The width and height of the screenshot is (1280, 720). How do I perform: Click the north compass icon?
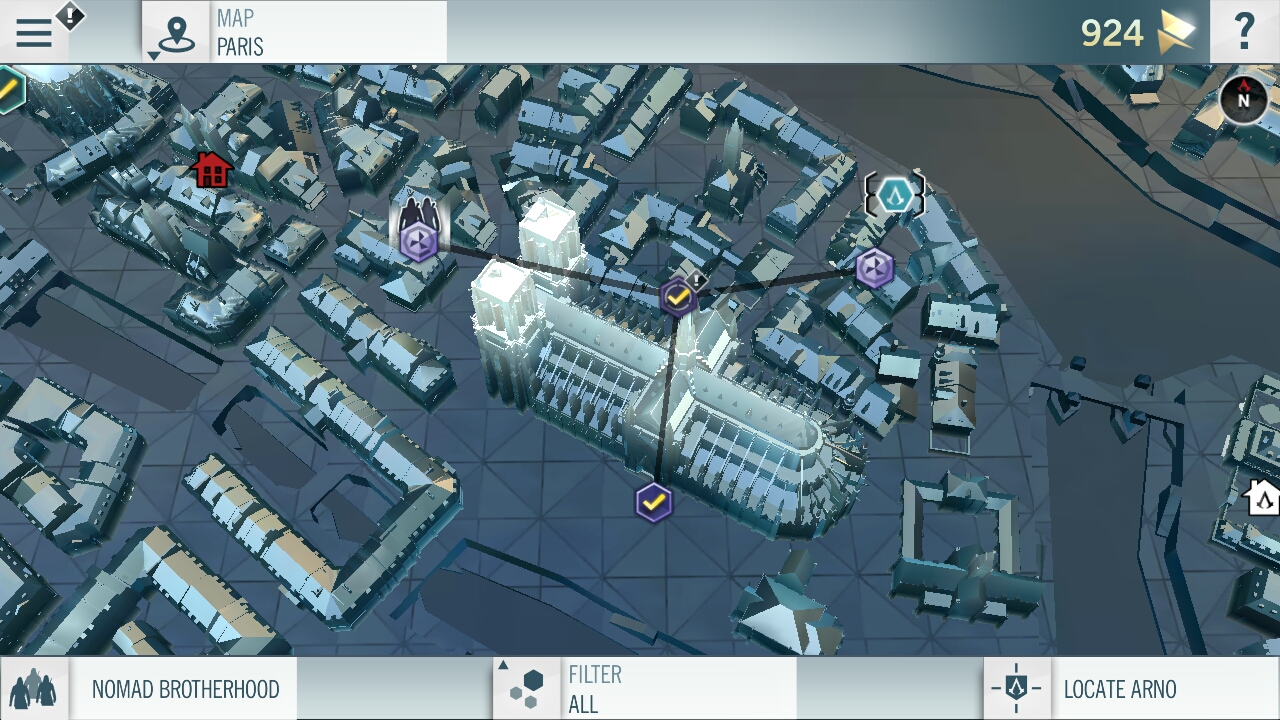tap(1244, 100)
